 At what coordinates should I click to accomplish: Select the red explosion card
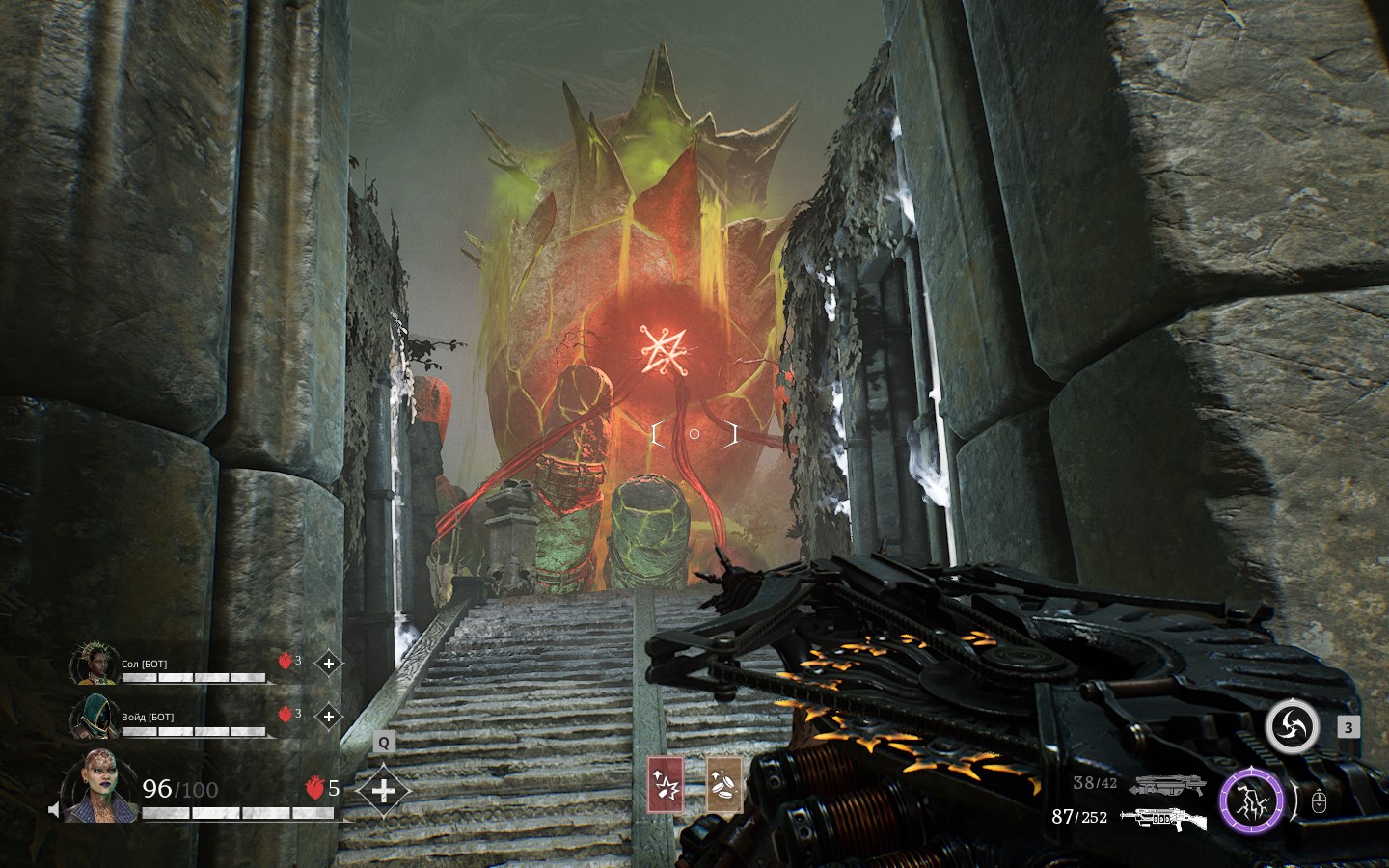coord(666,785)
